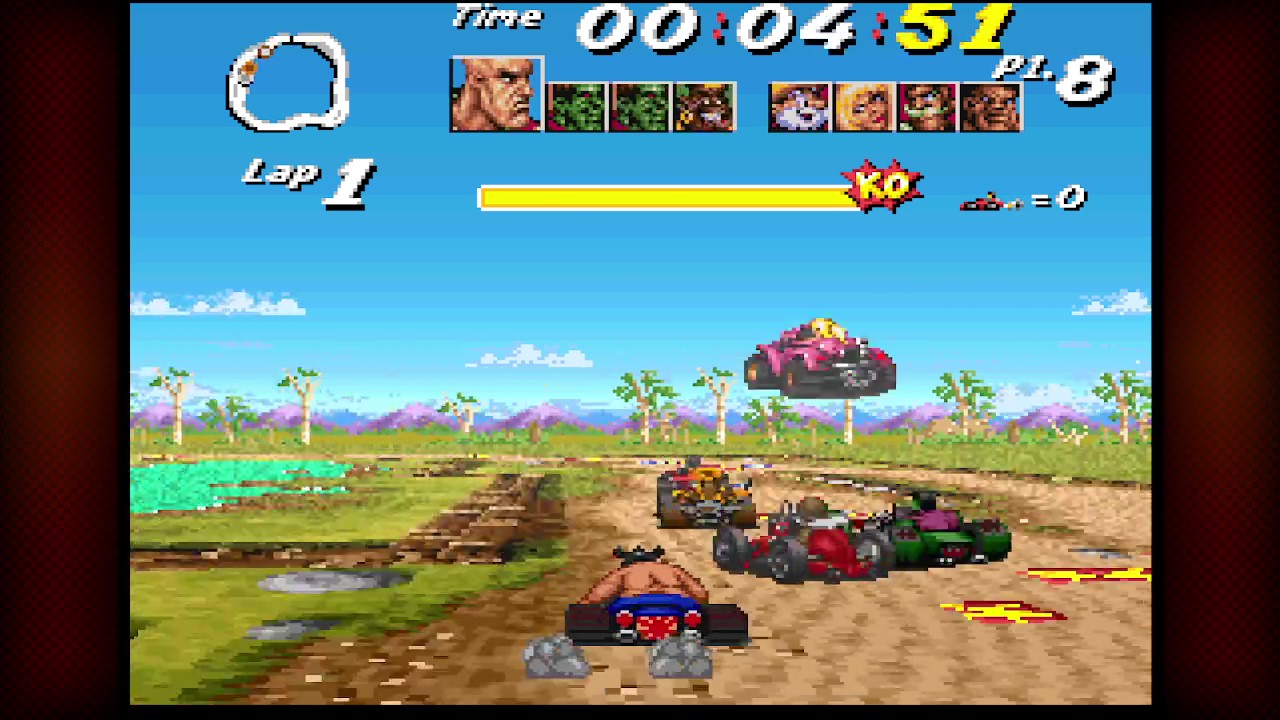1280x720 pixels.
Task: Click the second green-masked racer portrait
Action: point(639,107)
